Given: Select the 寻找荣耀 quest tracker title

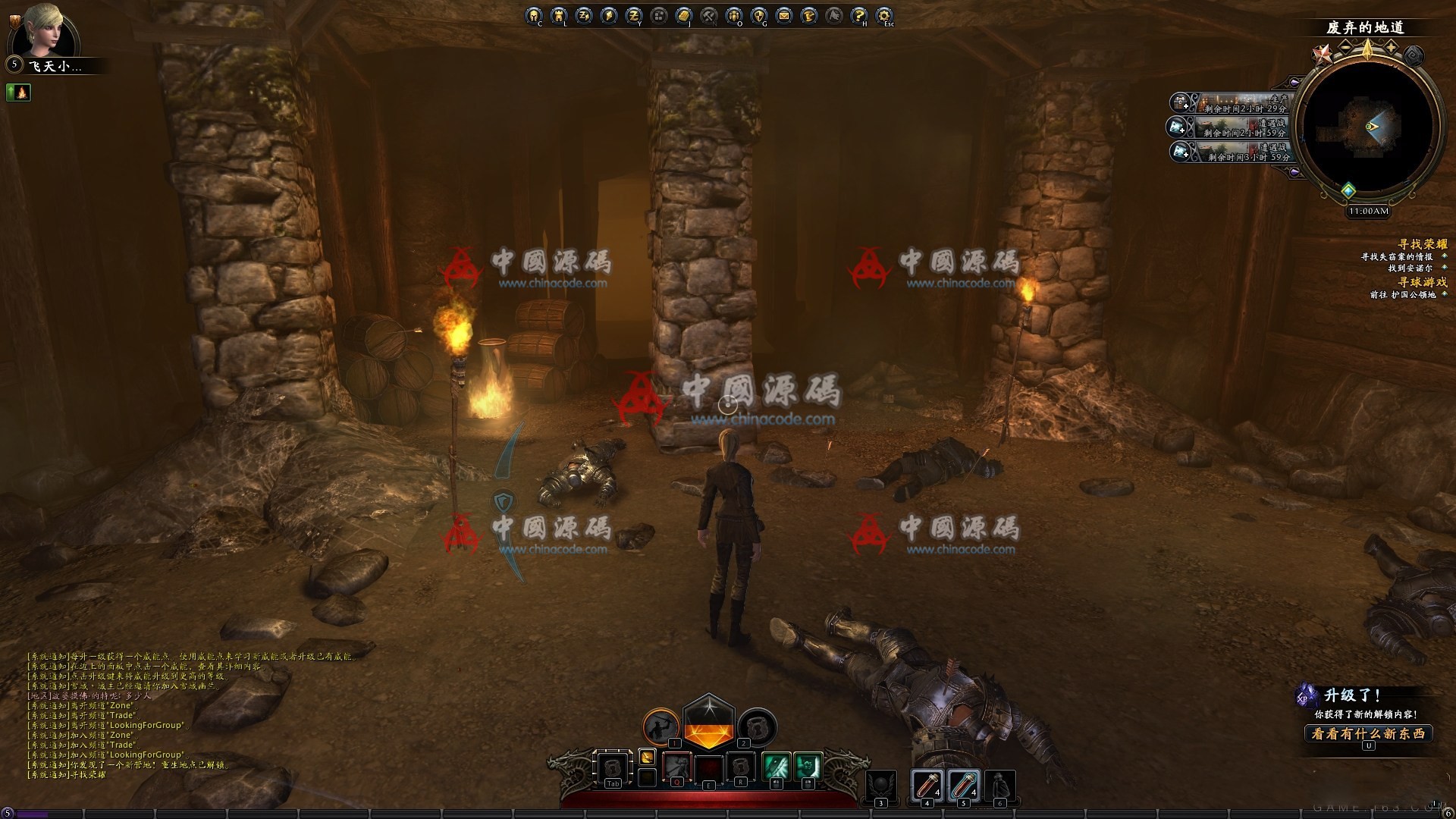Looking at the screenshot, I should pos(1422,244).
